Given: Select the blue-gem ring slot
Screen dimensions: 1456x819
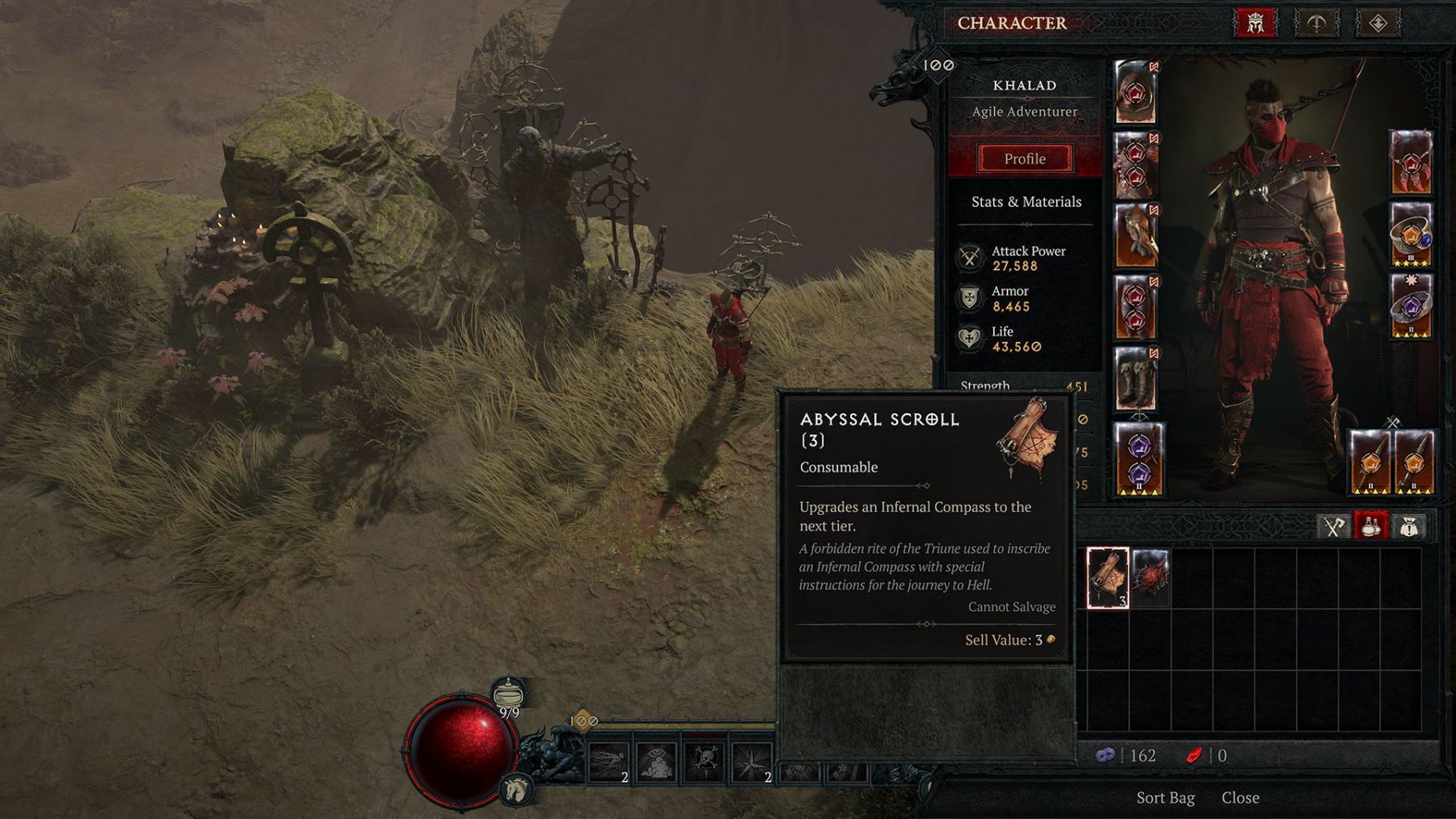Looking at the screenshot, I should pyautogui.click(x=1411, y=235).
